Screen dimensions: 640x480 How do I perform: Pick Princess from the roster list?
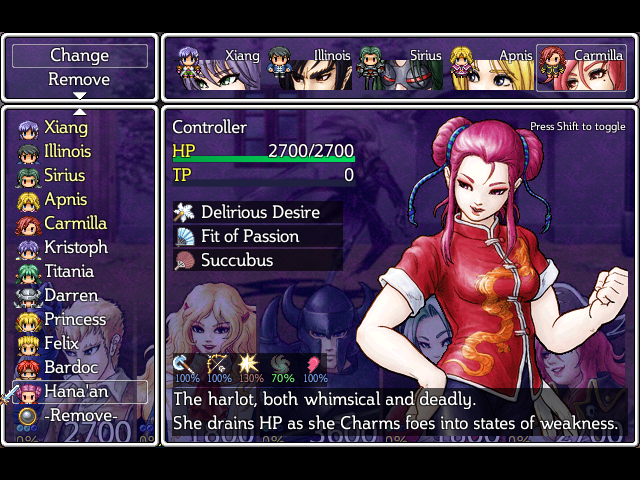point(75,320)
